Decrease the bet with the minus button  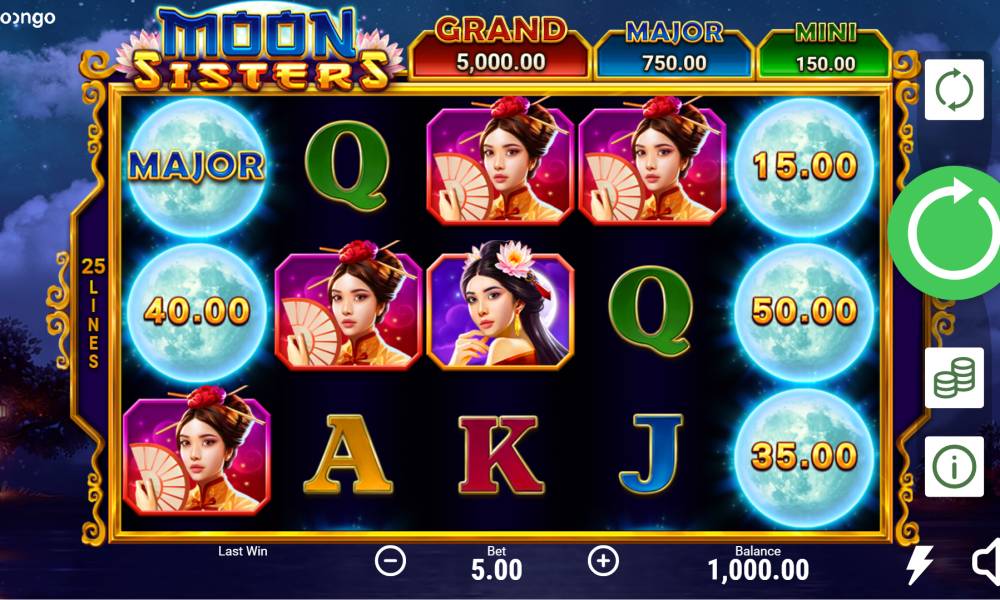click(390, 561)
